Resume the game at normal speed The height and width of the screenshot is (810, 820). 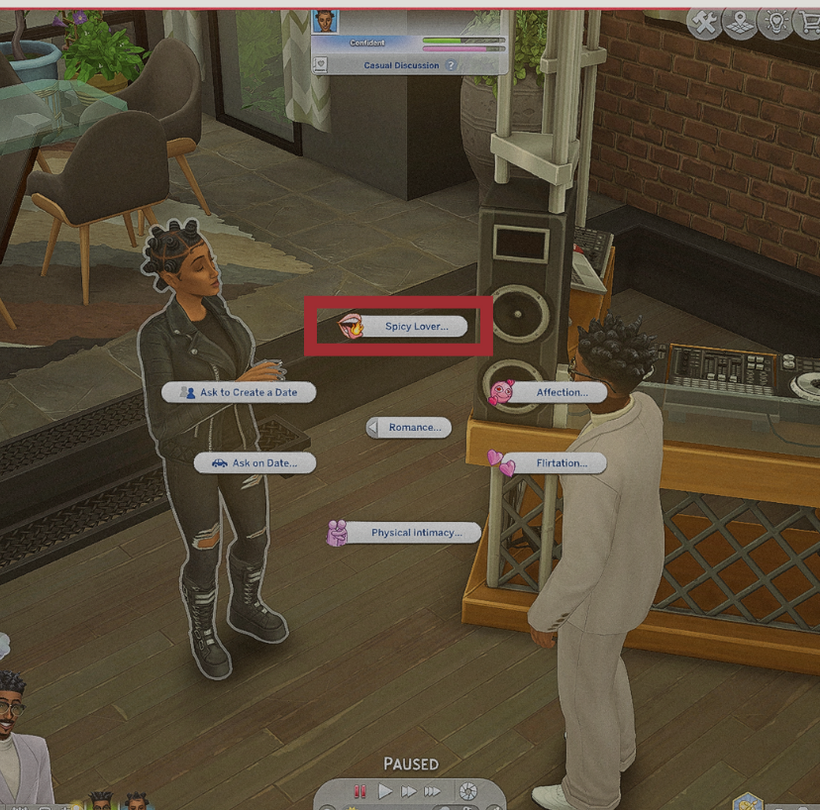point(385,792)
